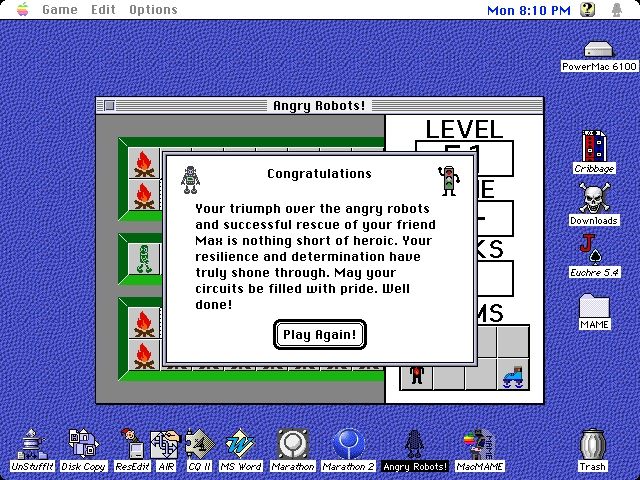
Task: Open the Game menu
Action: point(60,10)
